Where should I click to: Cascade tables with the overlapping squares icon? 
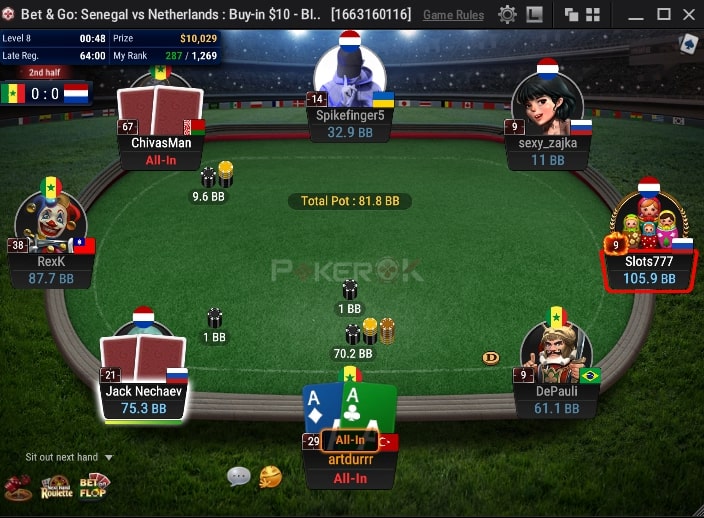[x=572, y=15]
